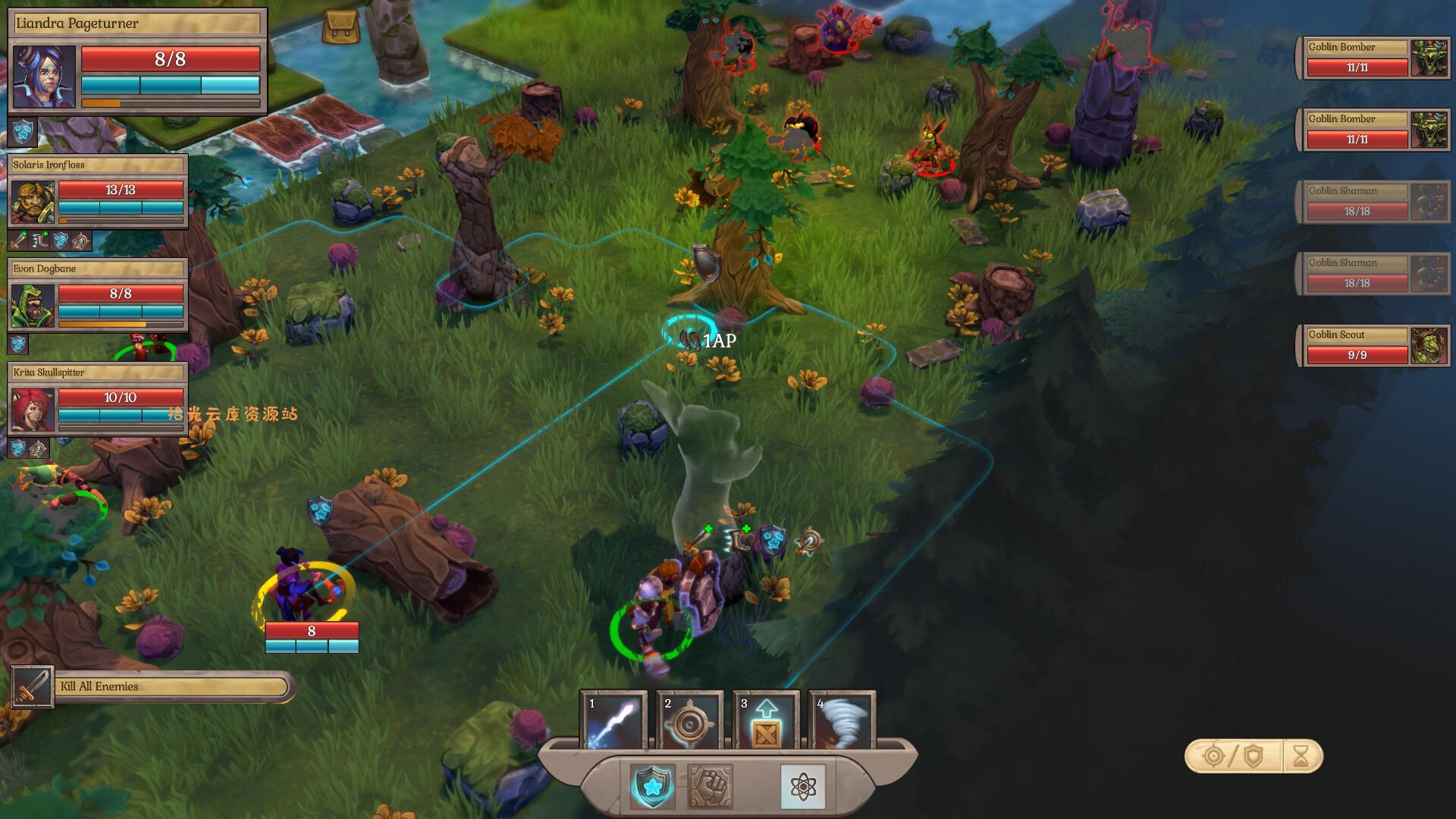Click the atom symbol button
The image size is (1456, 819).
tap(802, 786)
